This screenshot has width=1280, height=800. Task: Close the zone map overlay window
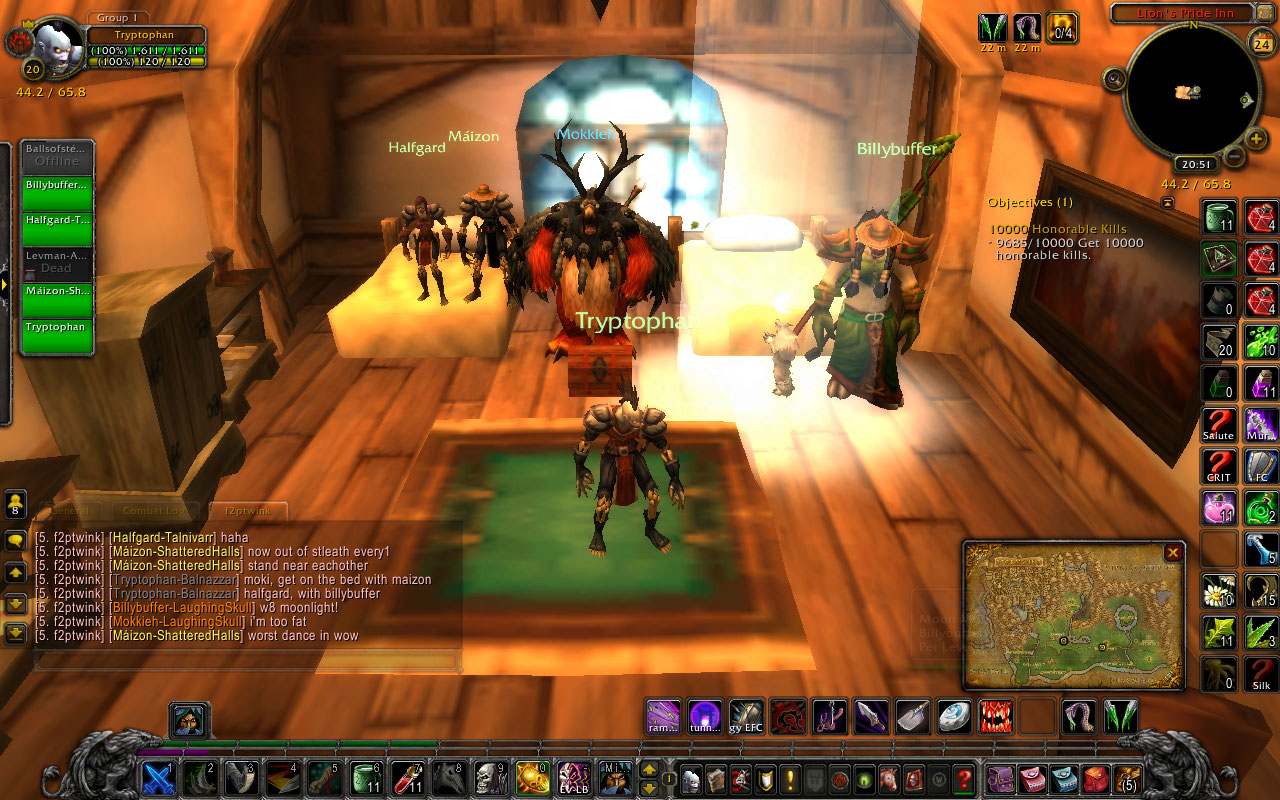click(1173, 552)
